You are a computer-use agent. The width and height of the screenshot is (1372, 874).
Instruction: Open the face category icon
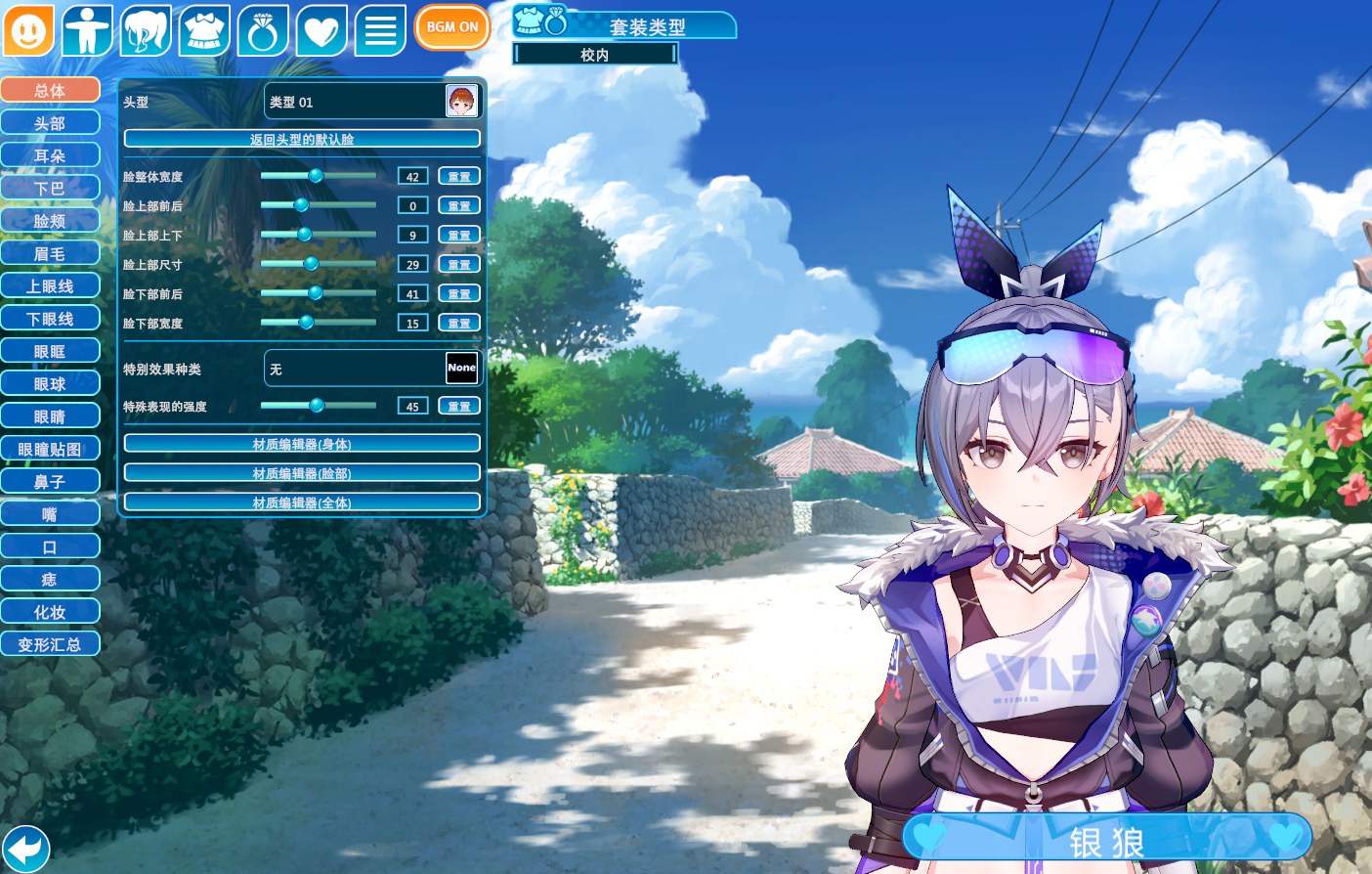tap(28, 30)
